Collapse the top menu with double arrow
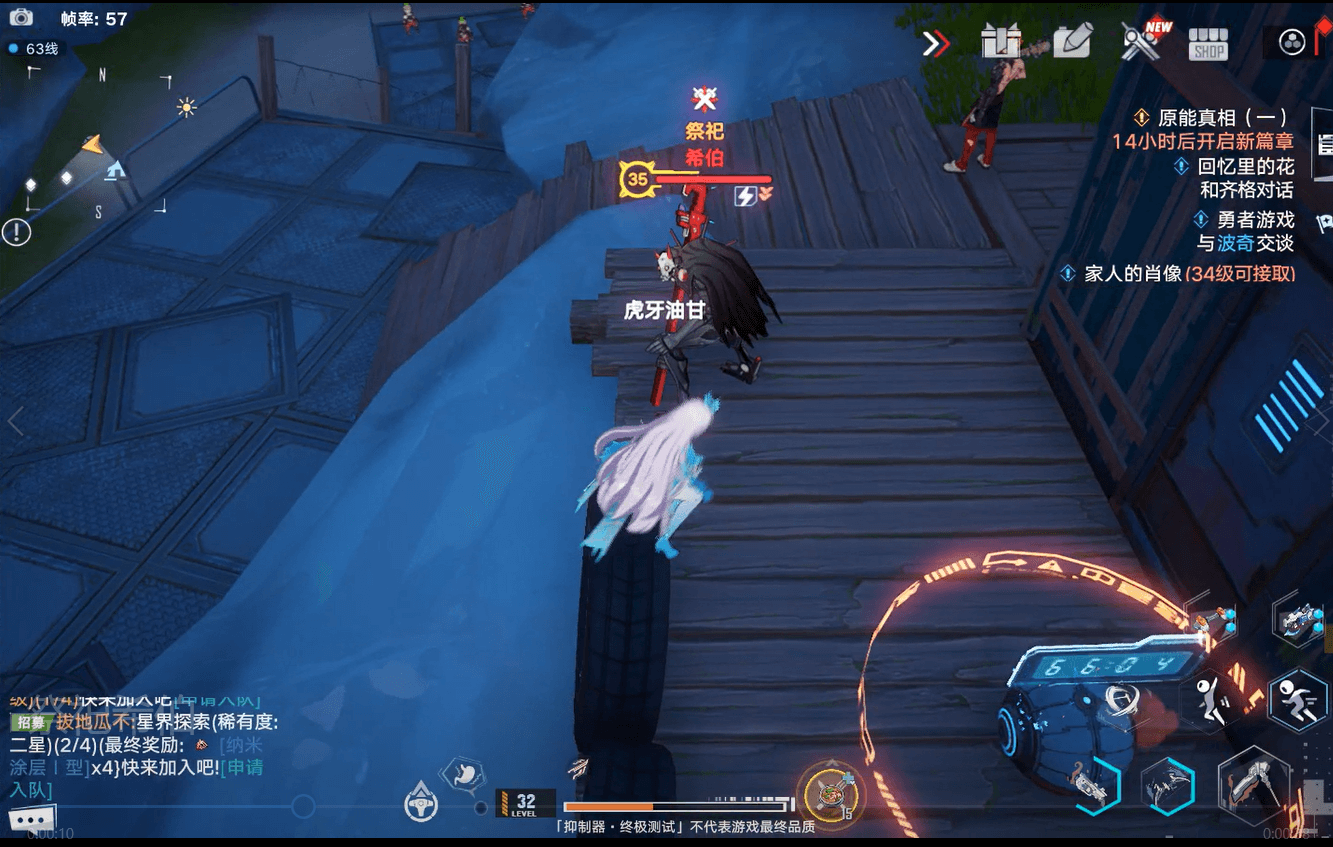 click(936, 43)
